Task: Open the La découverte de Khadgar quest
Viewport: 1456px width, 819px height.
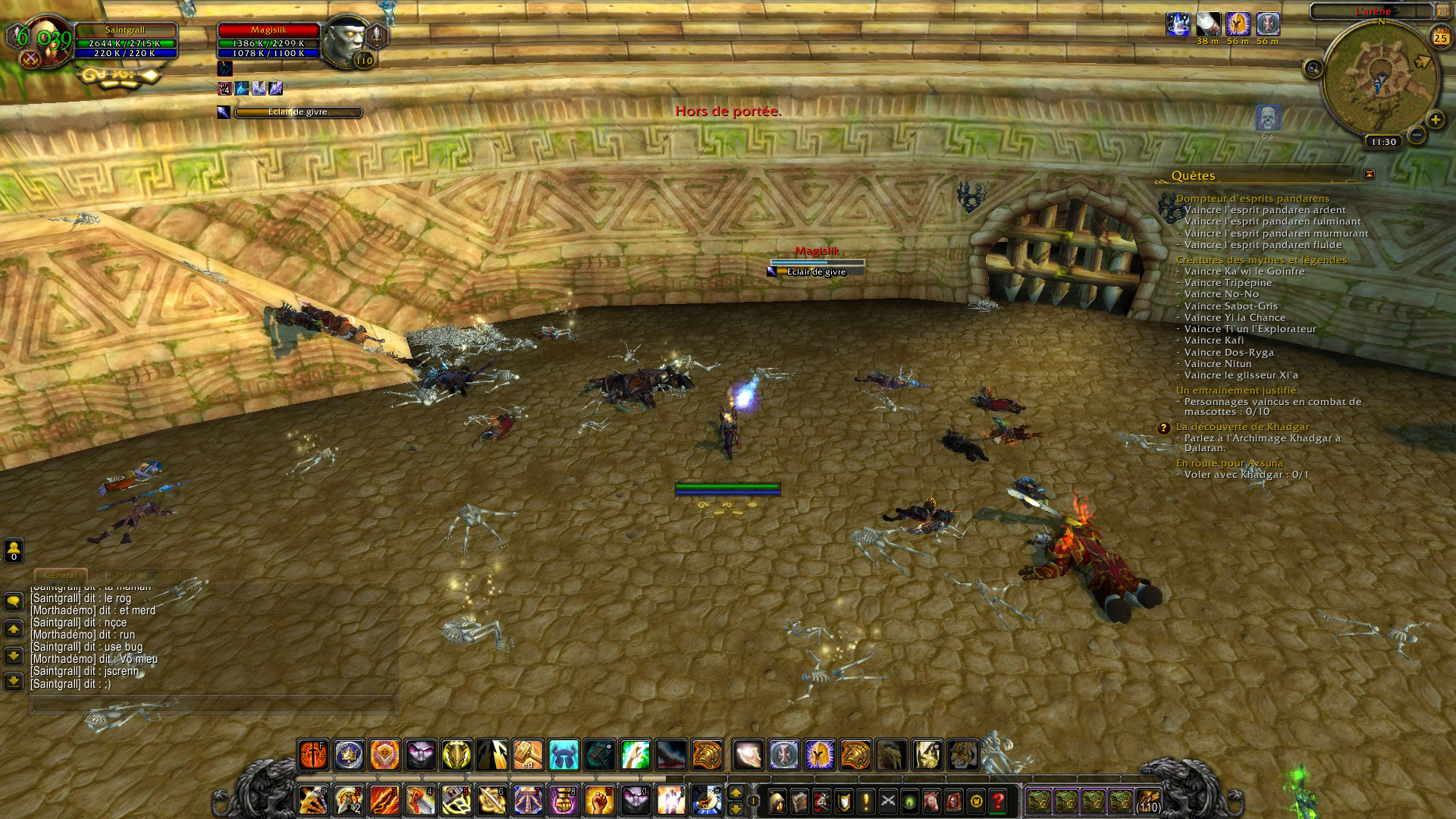Action: click(1242, 427)
